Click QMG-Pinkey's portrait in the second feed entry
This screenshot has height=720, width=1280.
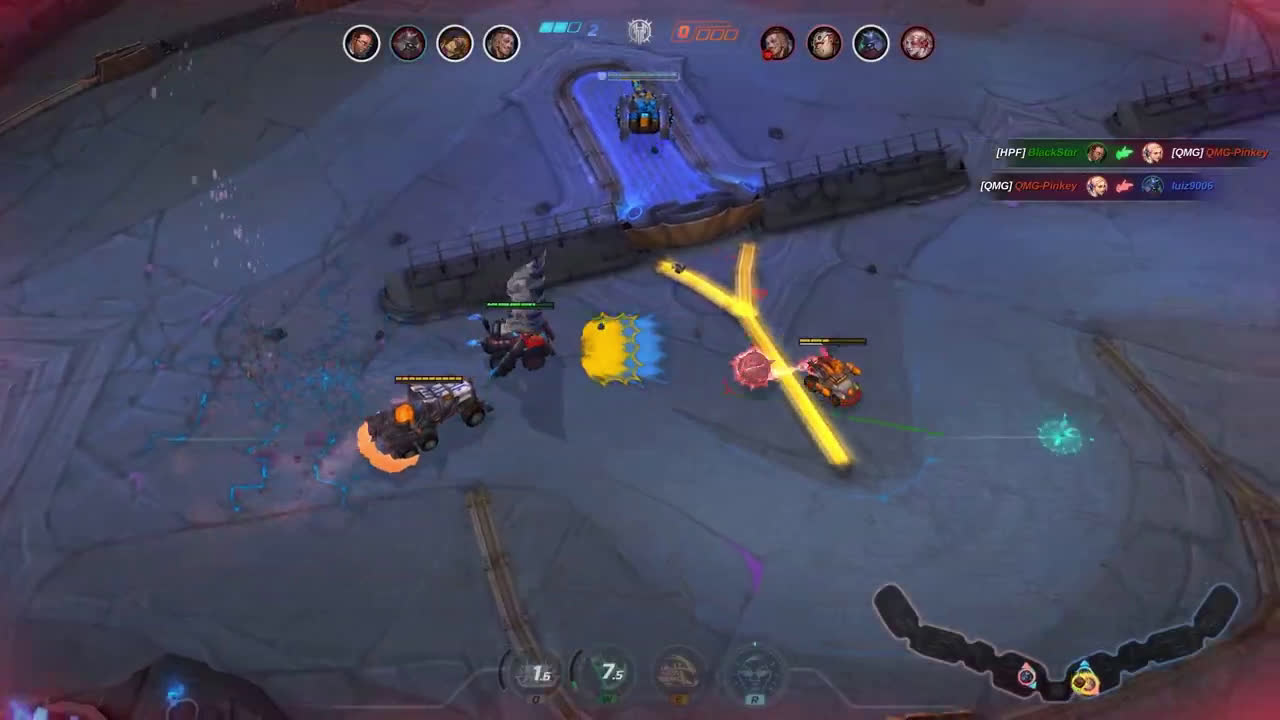click(x=1096, y=186)
